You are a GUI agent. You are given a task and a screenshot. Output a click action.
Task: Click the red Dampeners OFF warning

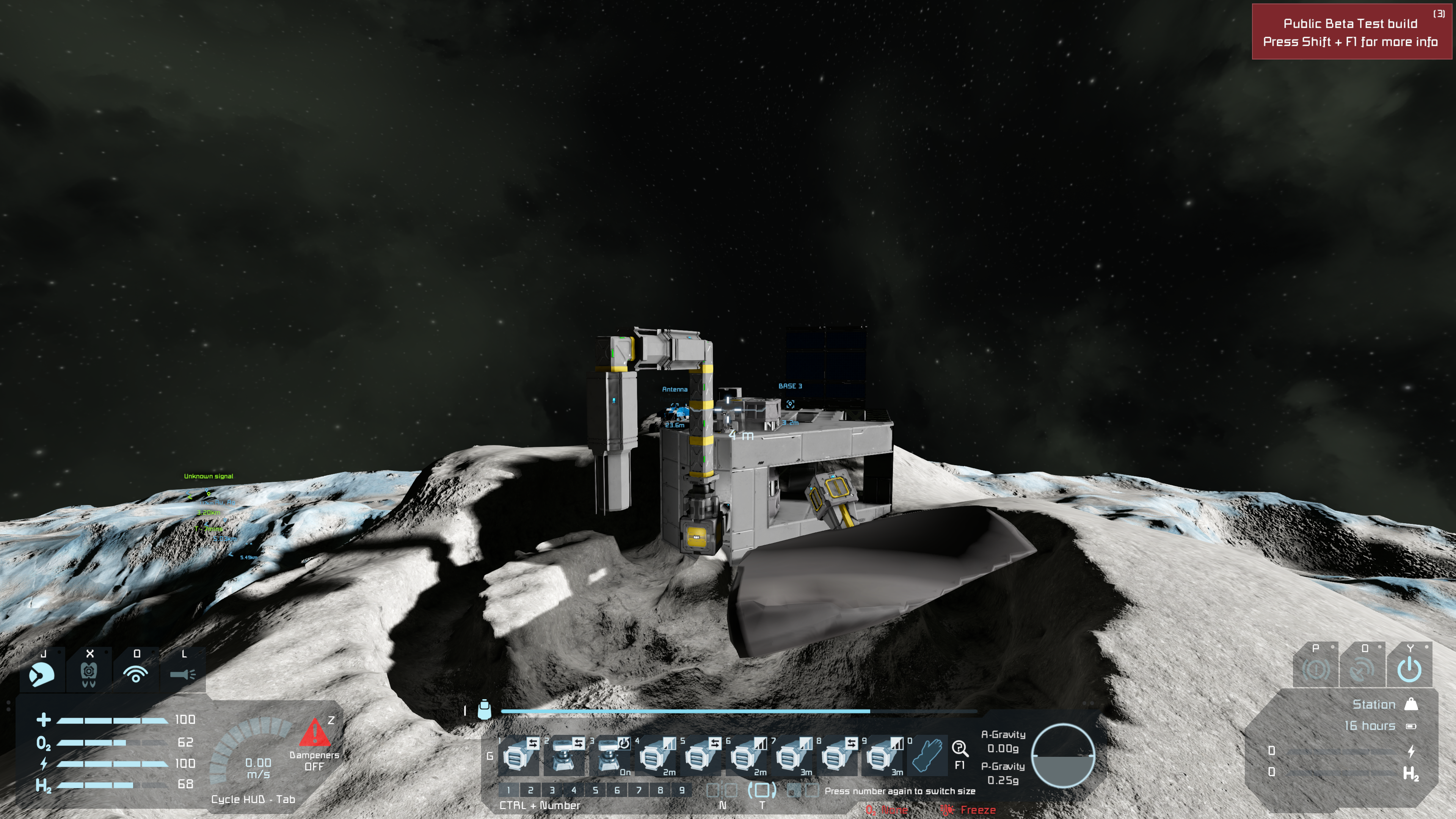tap(314, 744)
